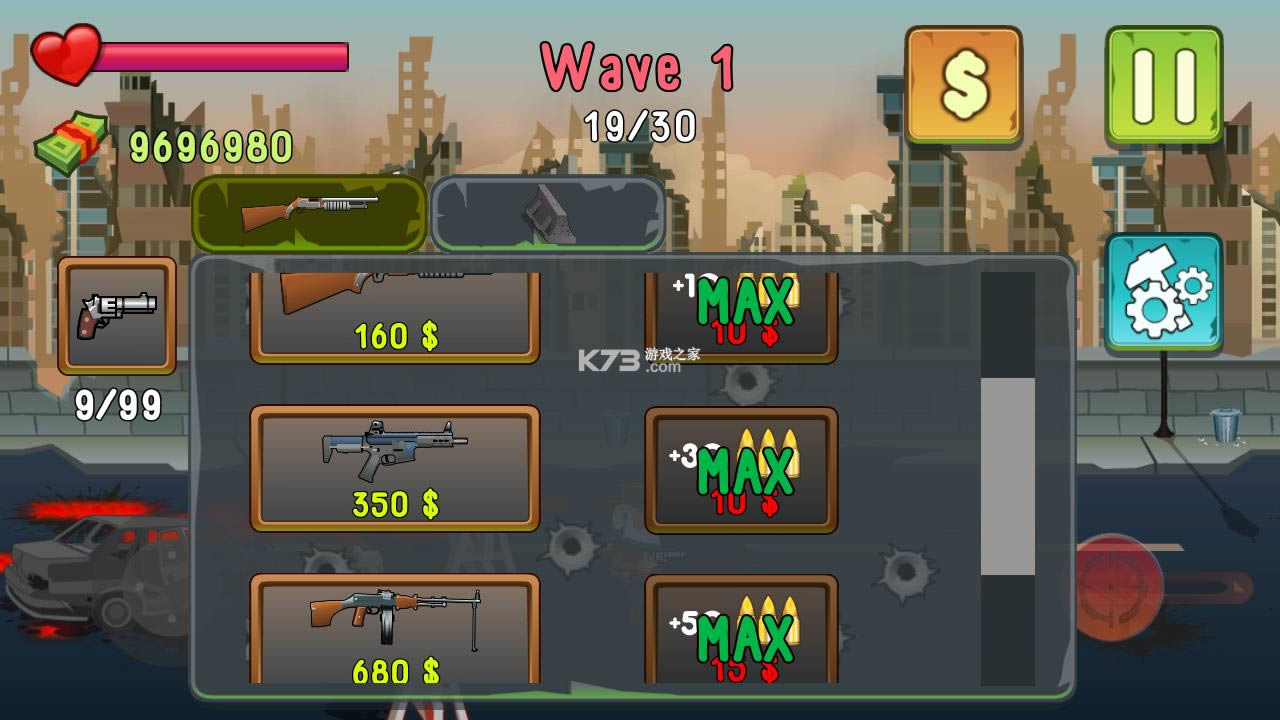Buy ammo for the 160 $ rifle
Screen dimensions: 1280x720
(742, 305)
